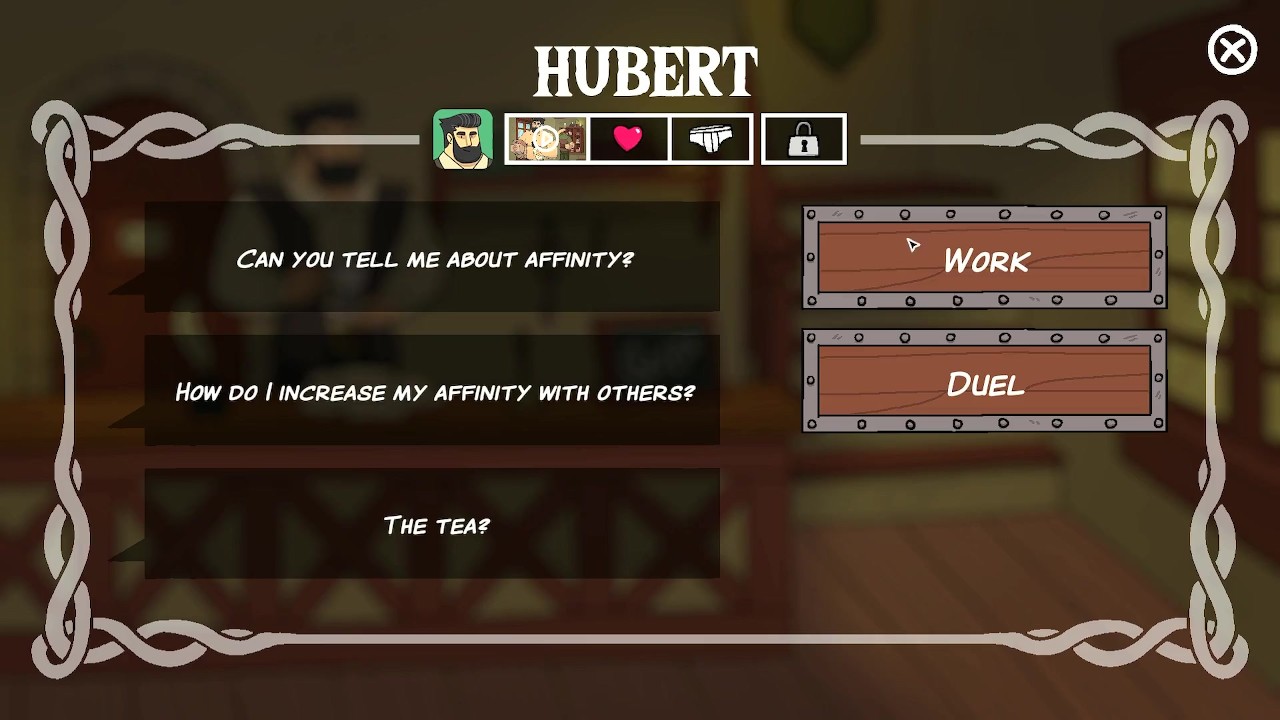Start a Duel with Hubert

984,383
